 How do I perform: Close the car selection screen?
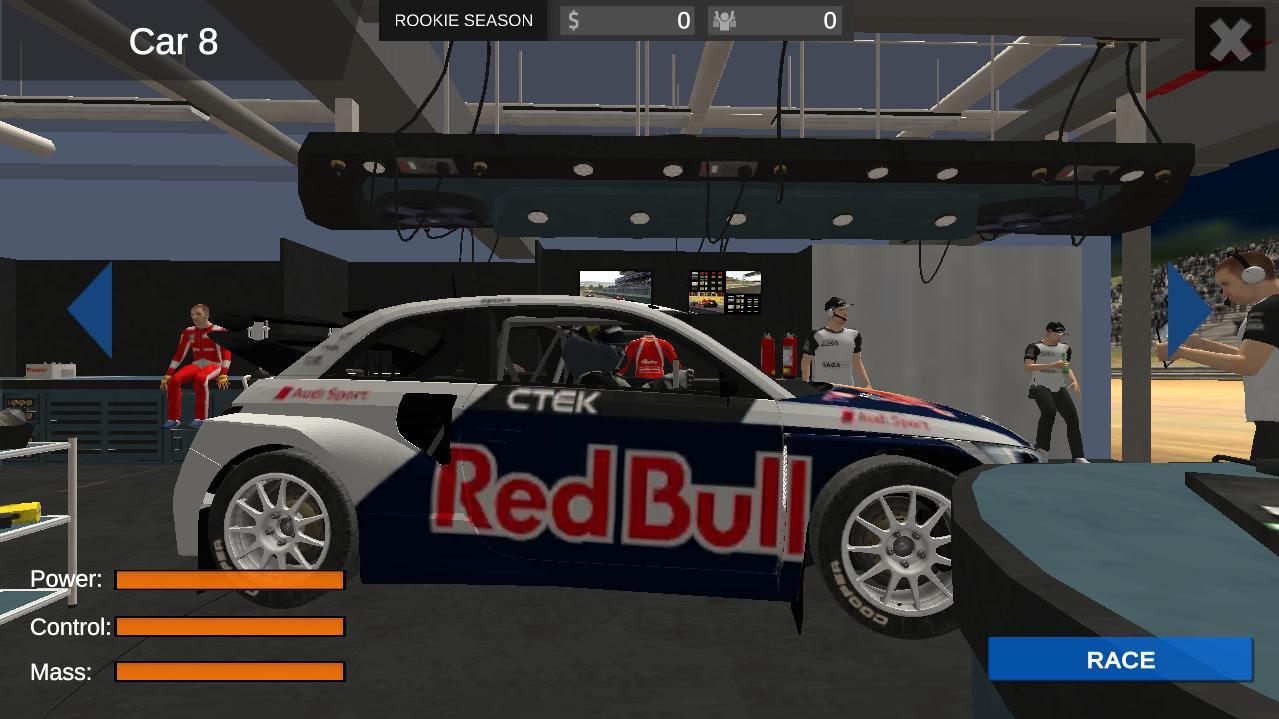(1229, 40)
